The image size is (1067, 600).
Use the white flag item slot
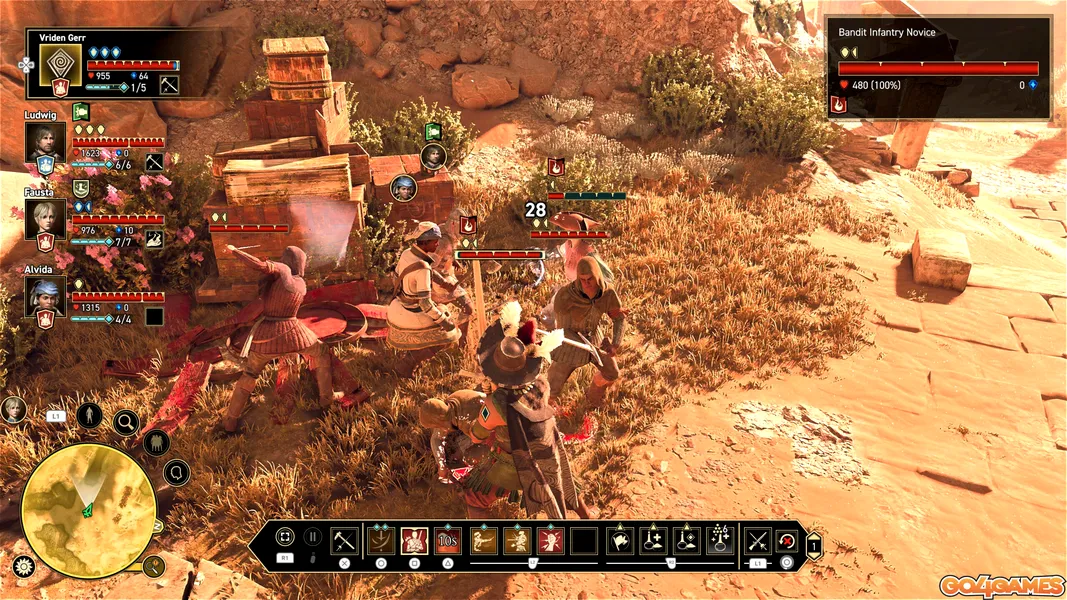pos(620,541)
